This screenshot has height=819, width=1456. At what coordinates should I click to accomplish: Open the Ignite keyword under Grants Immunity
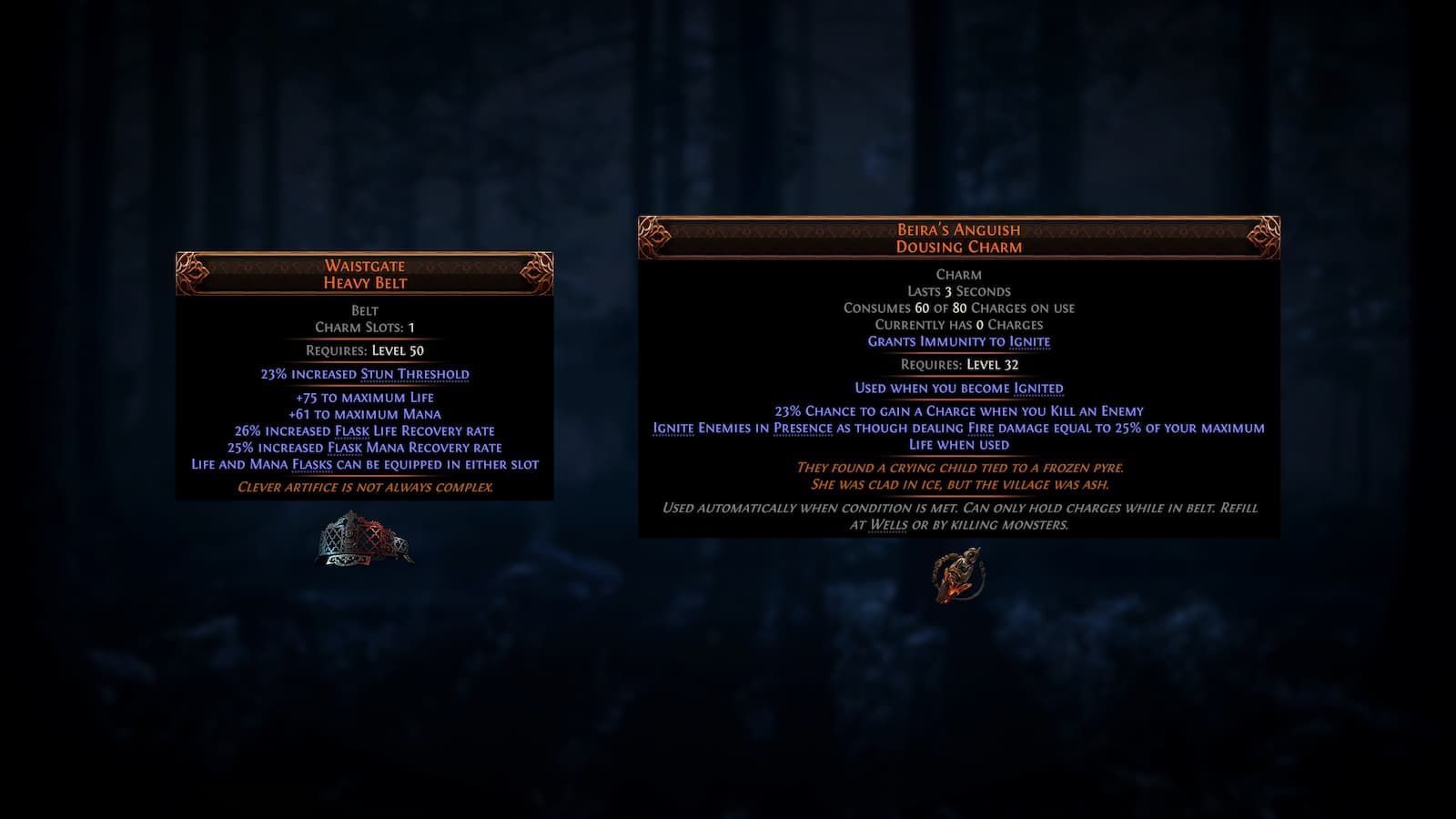click(1029, 341)
